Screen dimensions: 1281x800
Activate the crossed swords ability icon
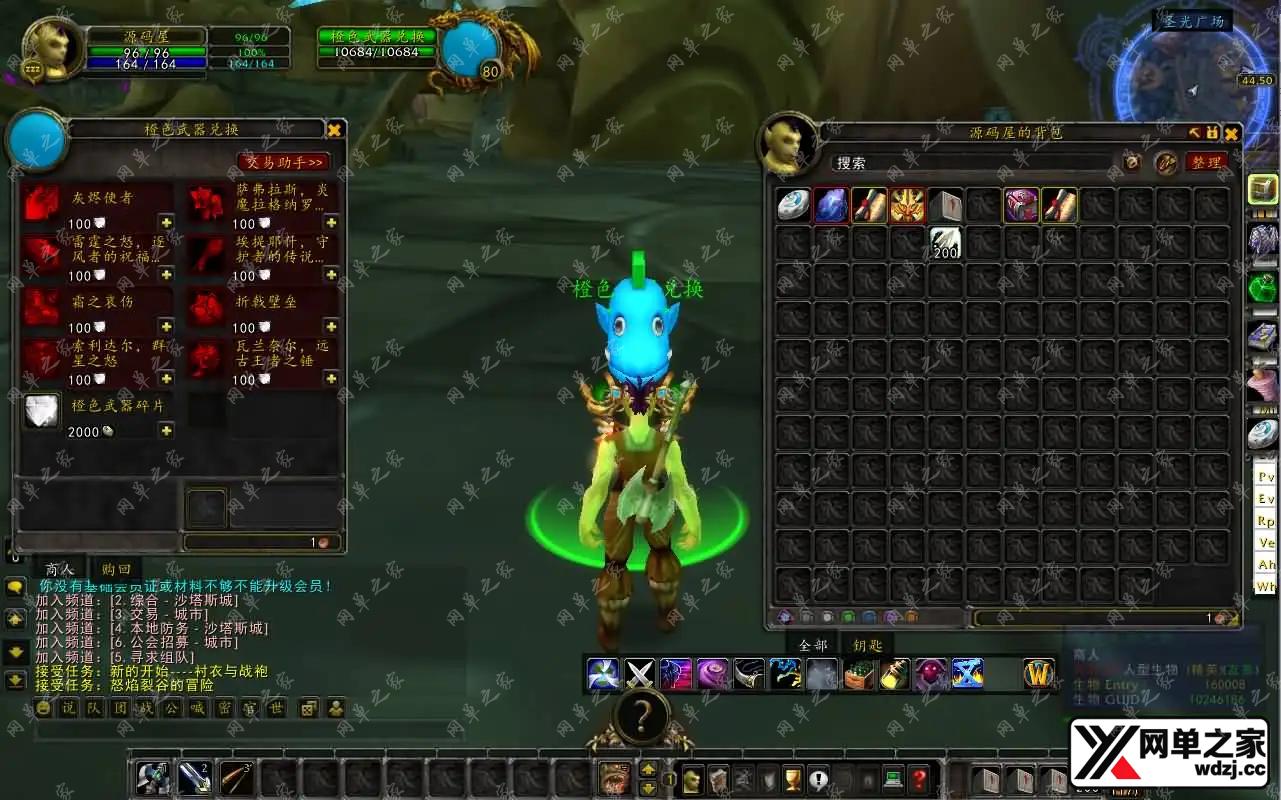coord(640,674)
